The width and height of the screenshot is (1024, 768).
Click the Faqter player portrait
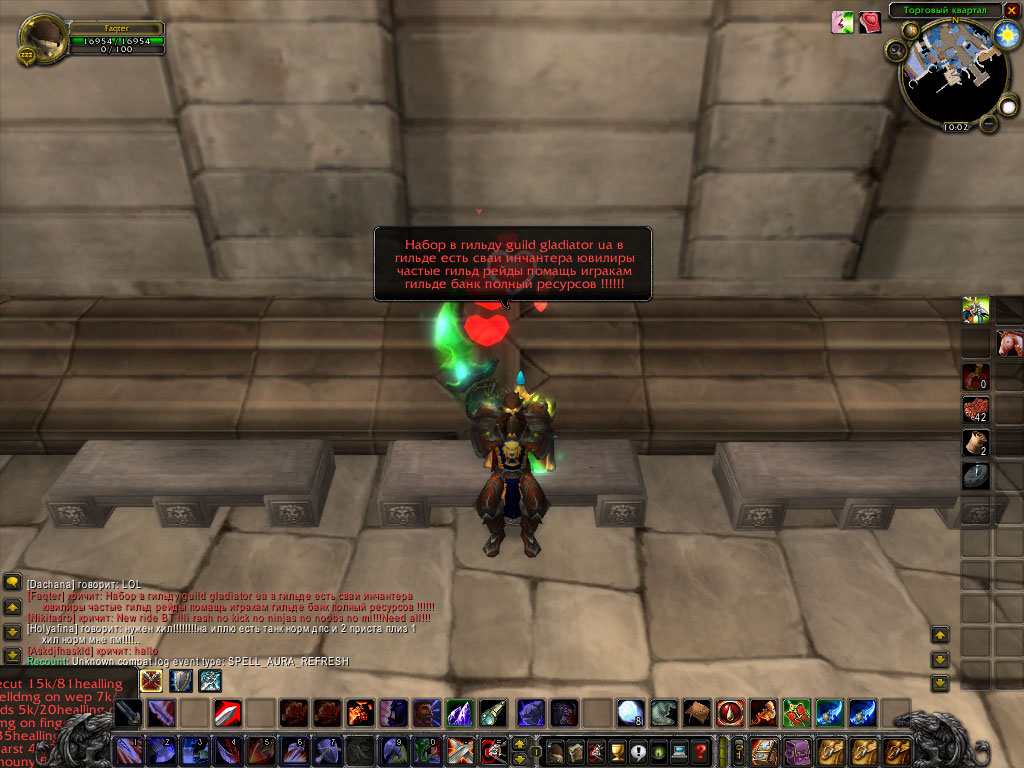click(43, 38)
